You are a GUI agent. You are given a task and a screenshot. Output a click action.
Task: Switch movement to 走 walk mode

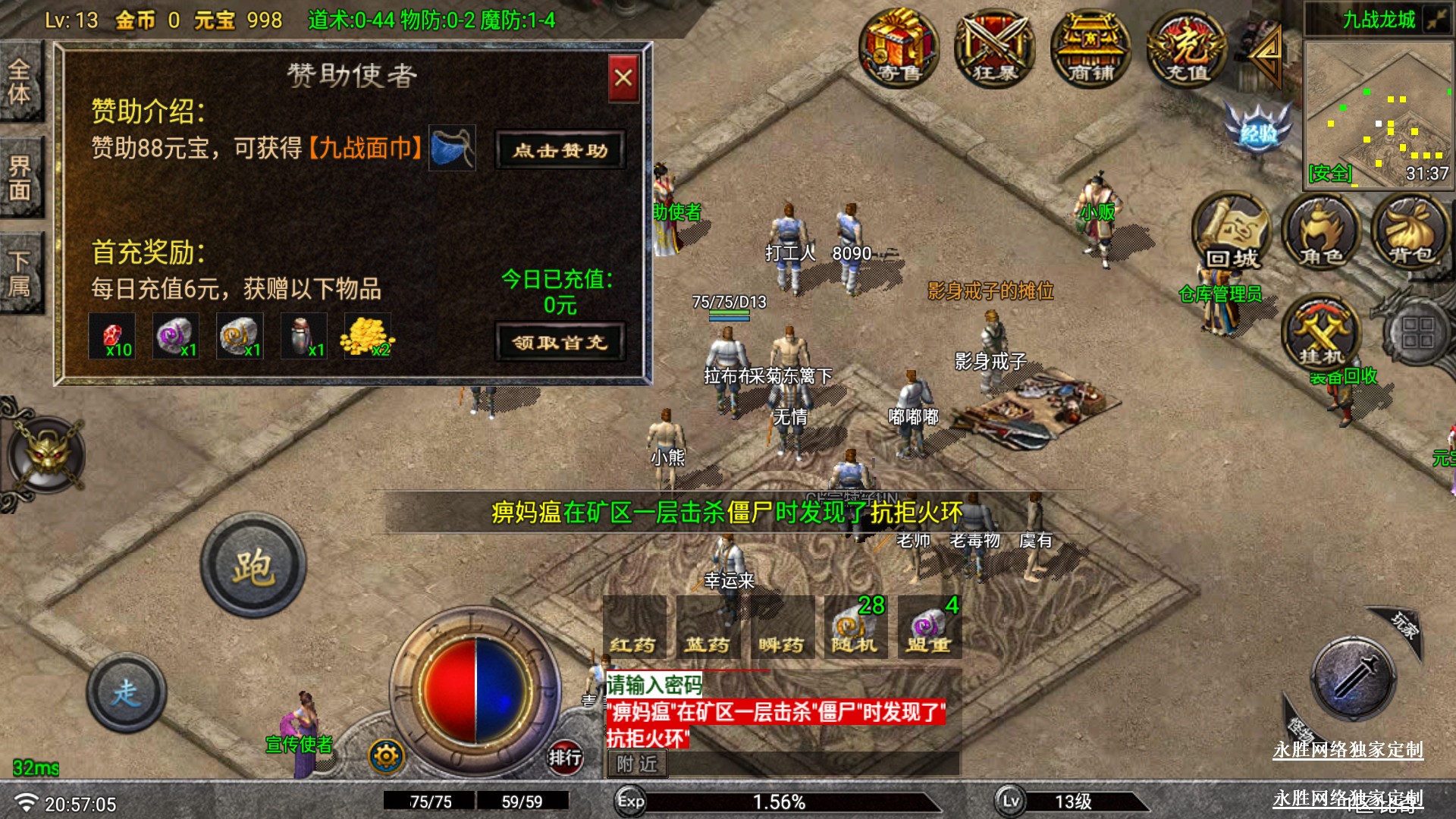127,692
